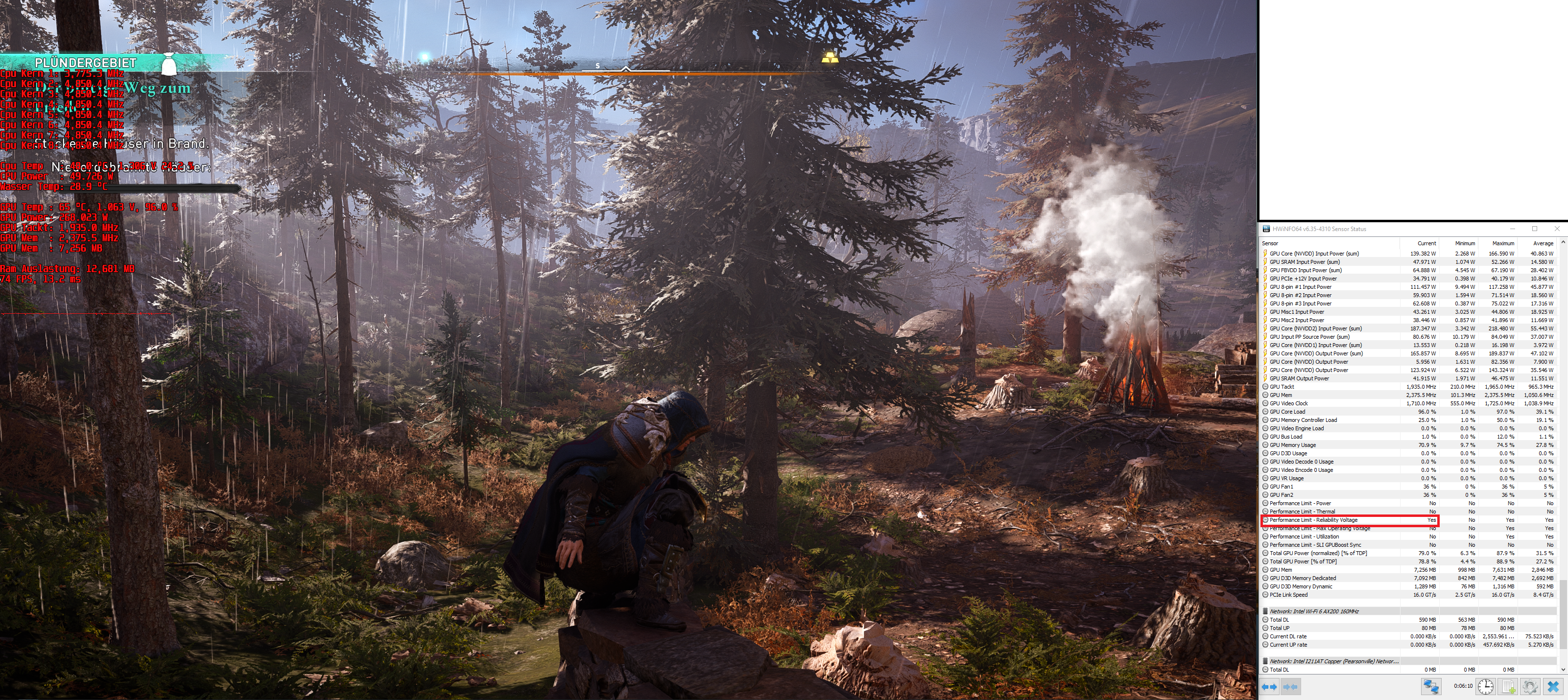Click the gold wealth marker on the compass
The height and width of the screenshot is (700, 1568).
[x=830, y=58]
